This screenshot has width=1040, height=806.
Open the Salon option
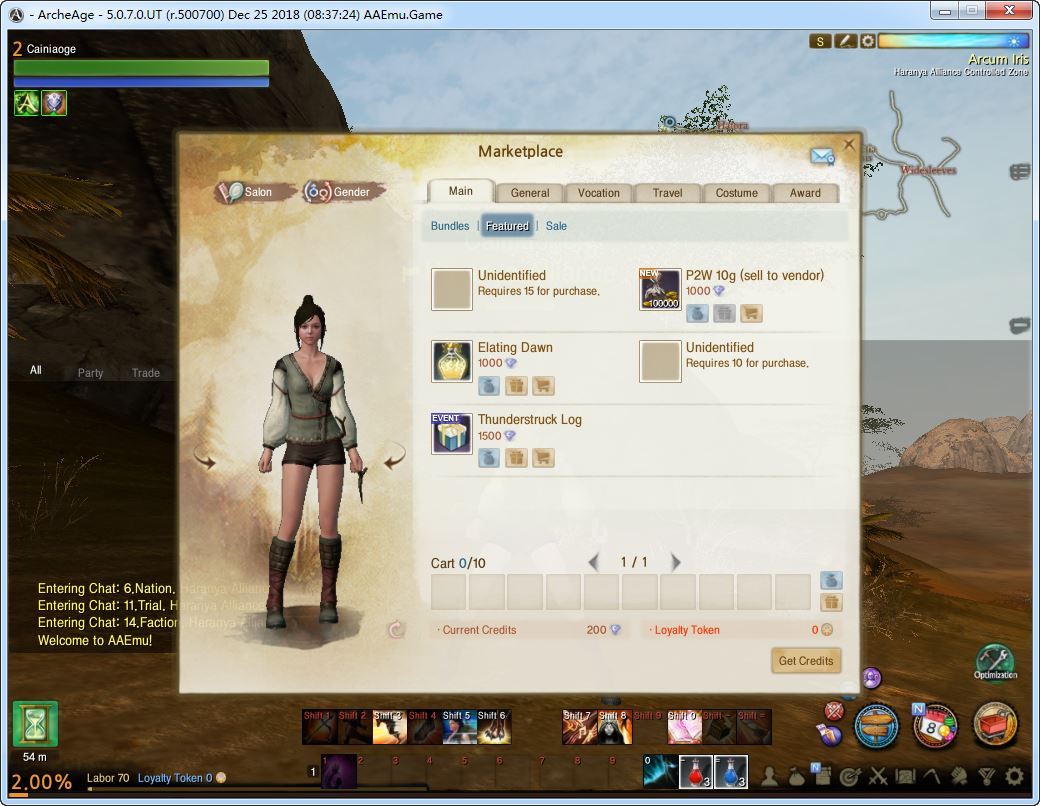tap(248, 192)
